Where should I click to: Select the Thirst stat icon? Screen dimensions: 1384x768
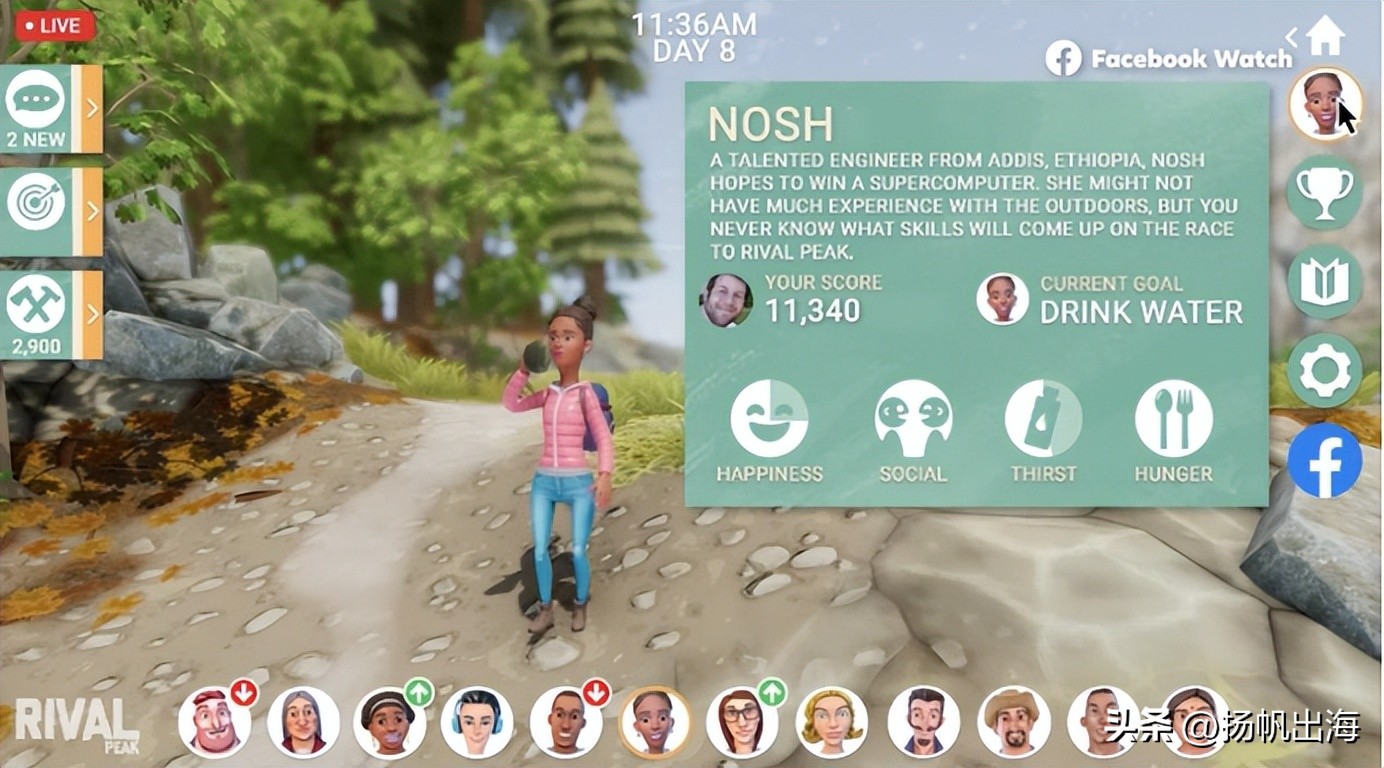1043,419
